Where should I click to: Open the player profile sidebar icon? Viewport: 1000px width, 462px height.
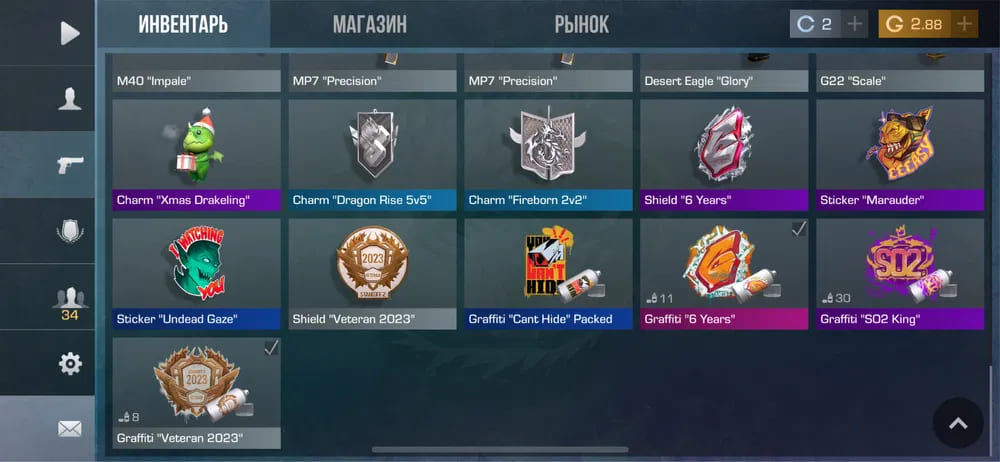pyautogui.click(x=69, y=98)
